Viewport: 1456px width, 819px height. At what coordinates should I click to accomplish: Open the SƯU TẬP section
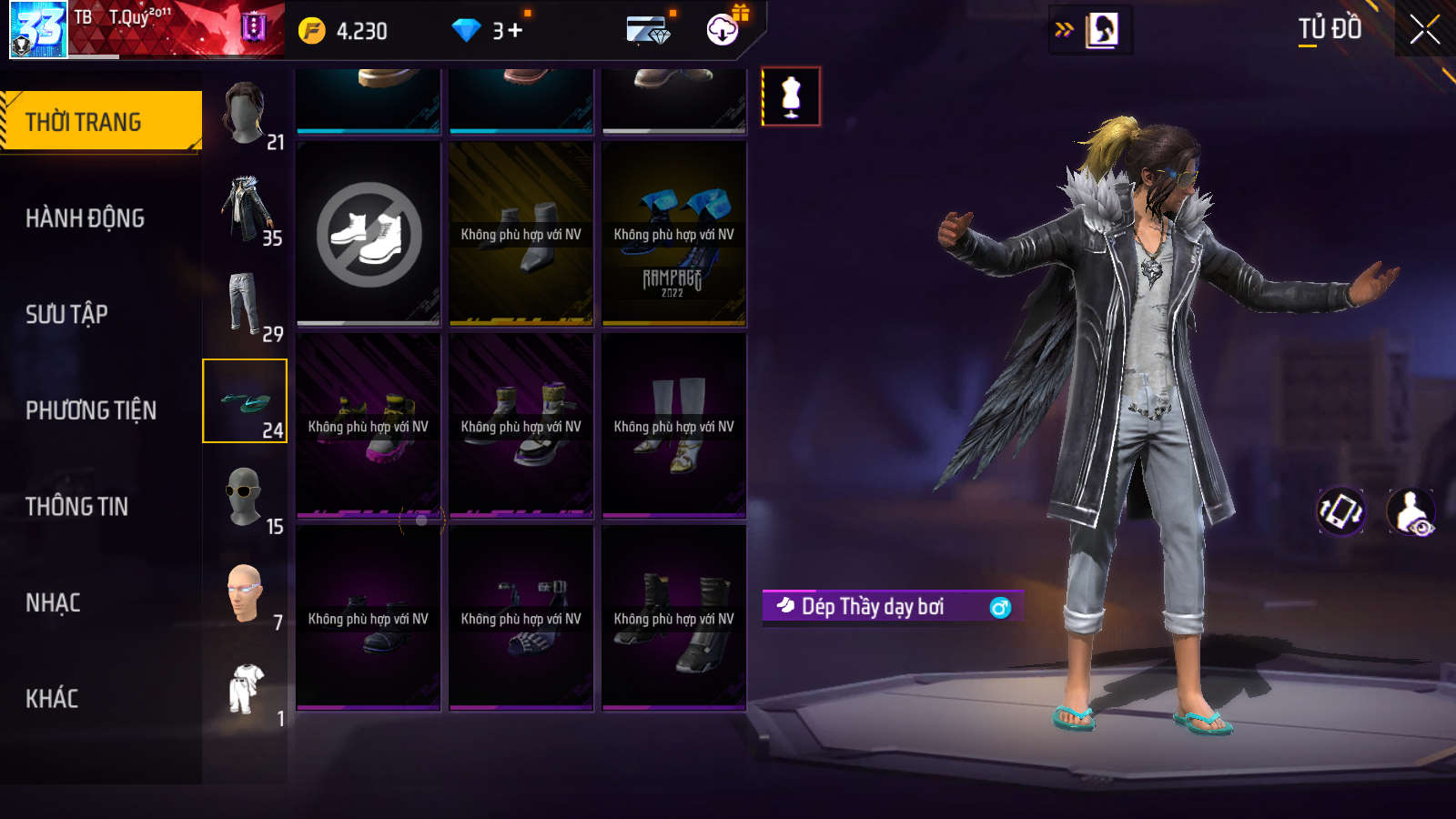(x=67, y=315)
